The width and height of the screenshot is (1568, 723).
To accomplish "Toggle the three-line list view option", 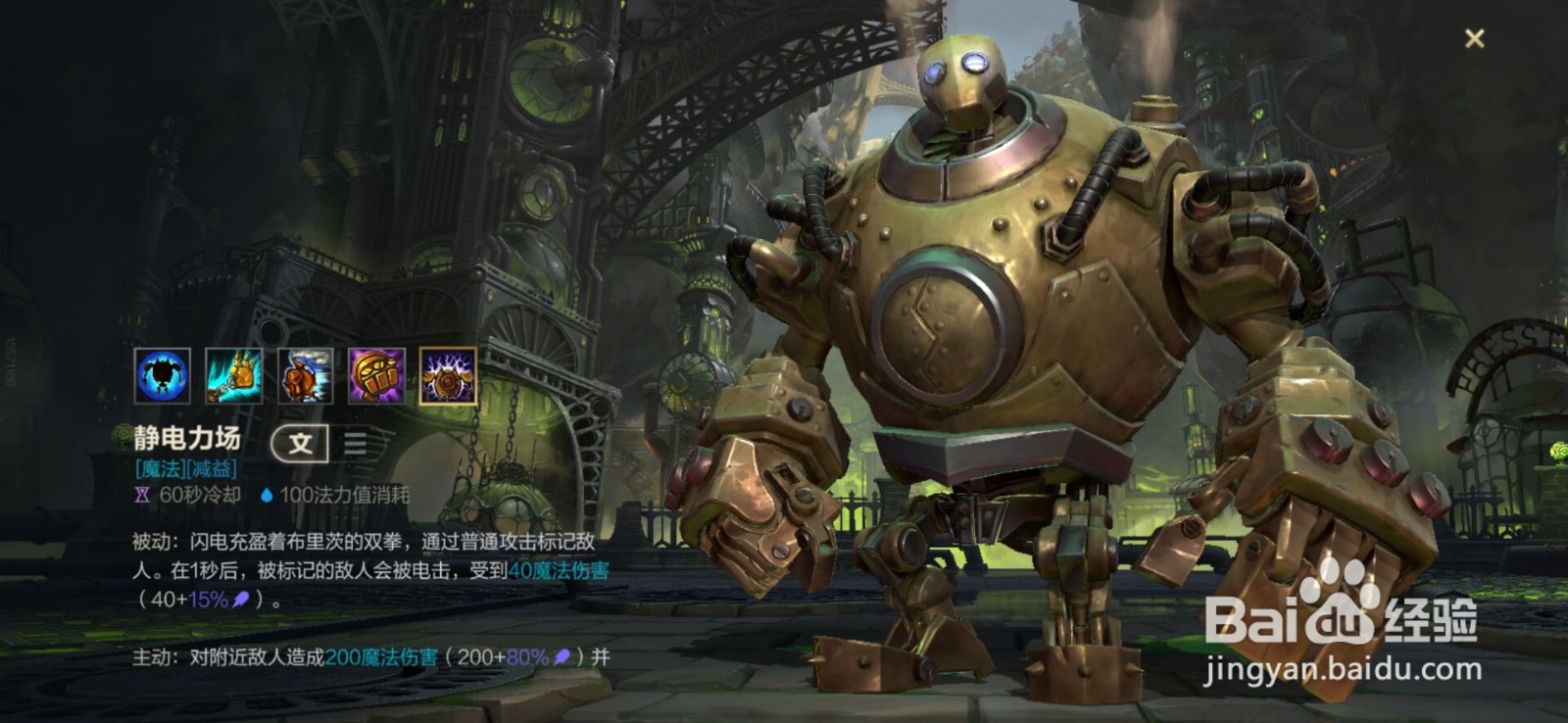I will [x=355, y=444].
